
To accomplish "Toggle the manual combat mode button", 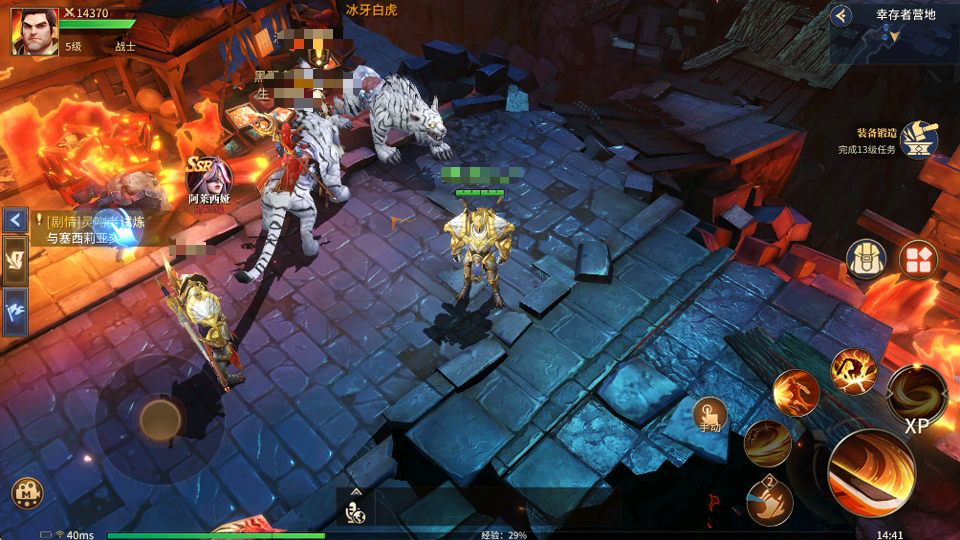I will coord(710,414).
